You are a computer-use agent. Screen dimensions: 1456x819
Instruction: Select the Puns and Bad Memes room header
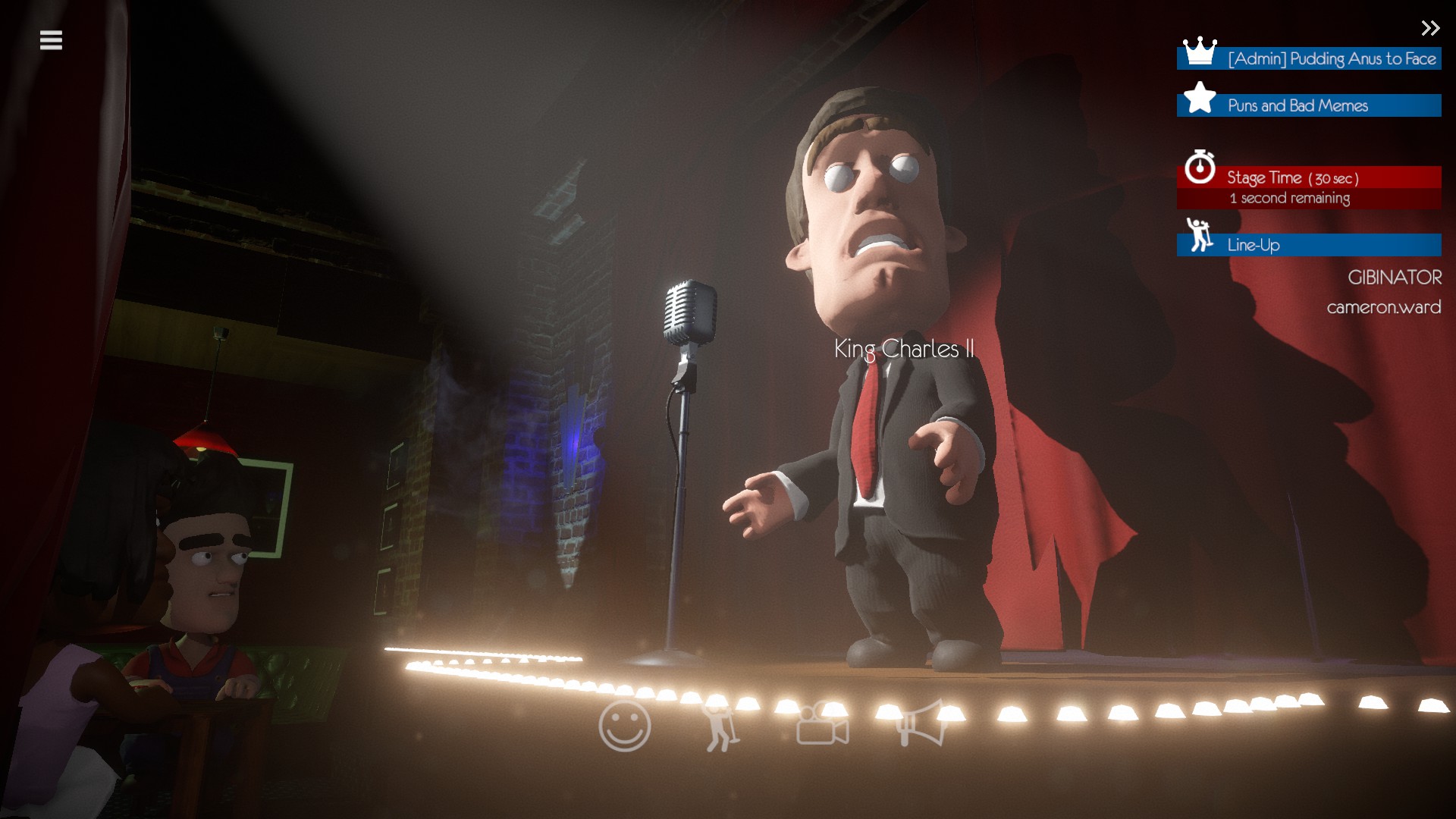point(1298,105)
